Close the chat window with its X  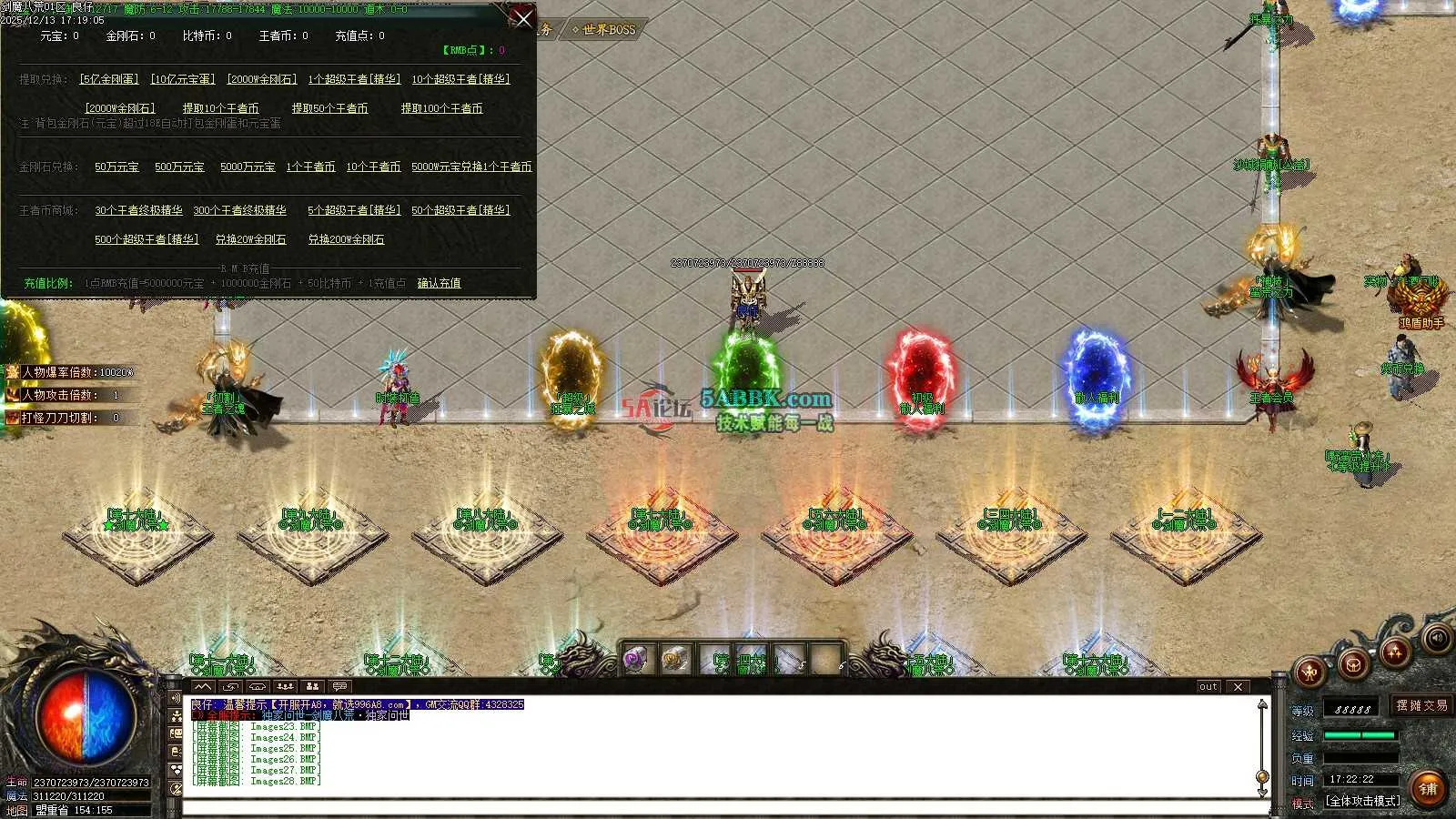1238,686
